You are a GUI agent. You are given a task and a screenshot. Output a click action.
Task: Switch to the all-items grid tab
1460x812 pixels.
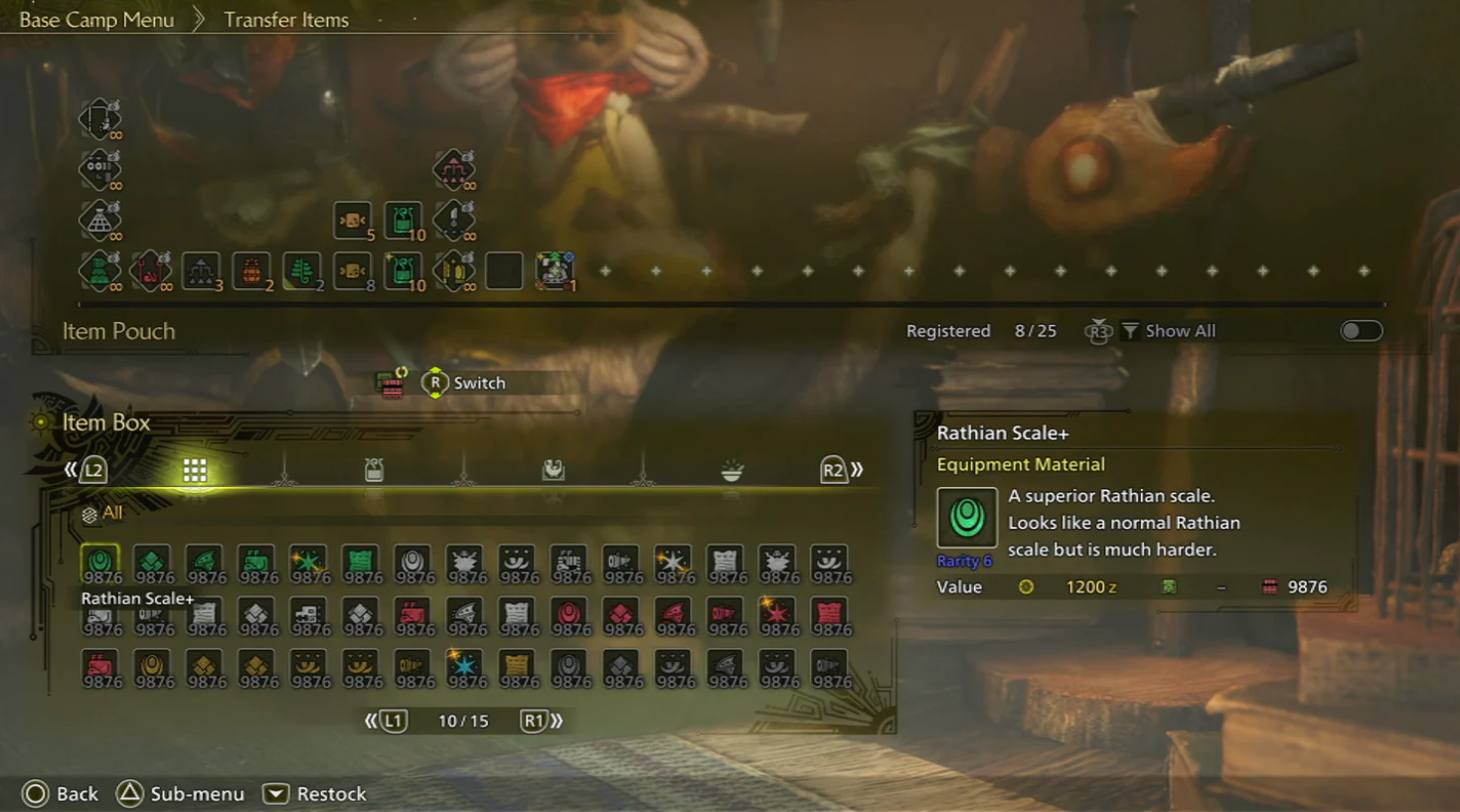[x=195, y=470]
